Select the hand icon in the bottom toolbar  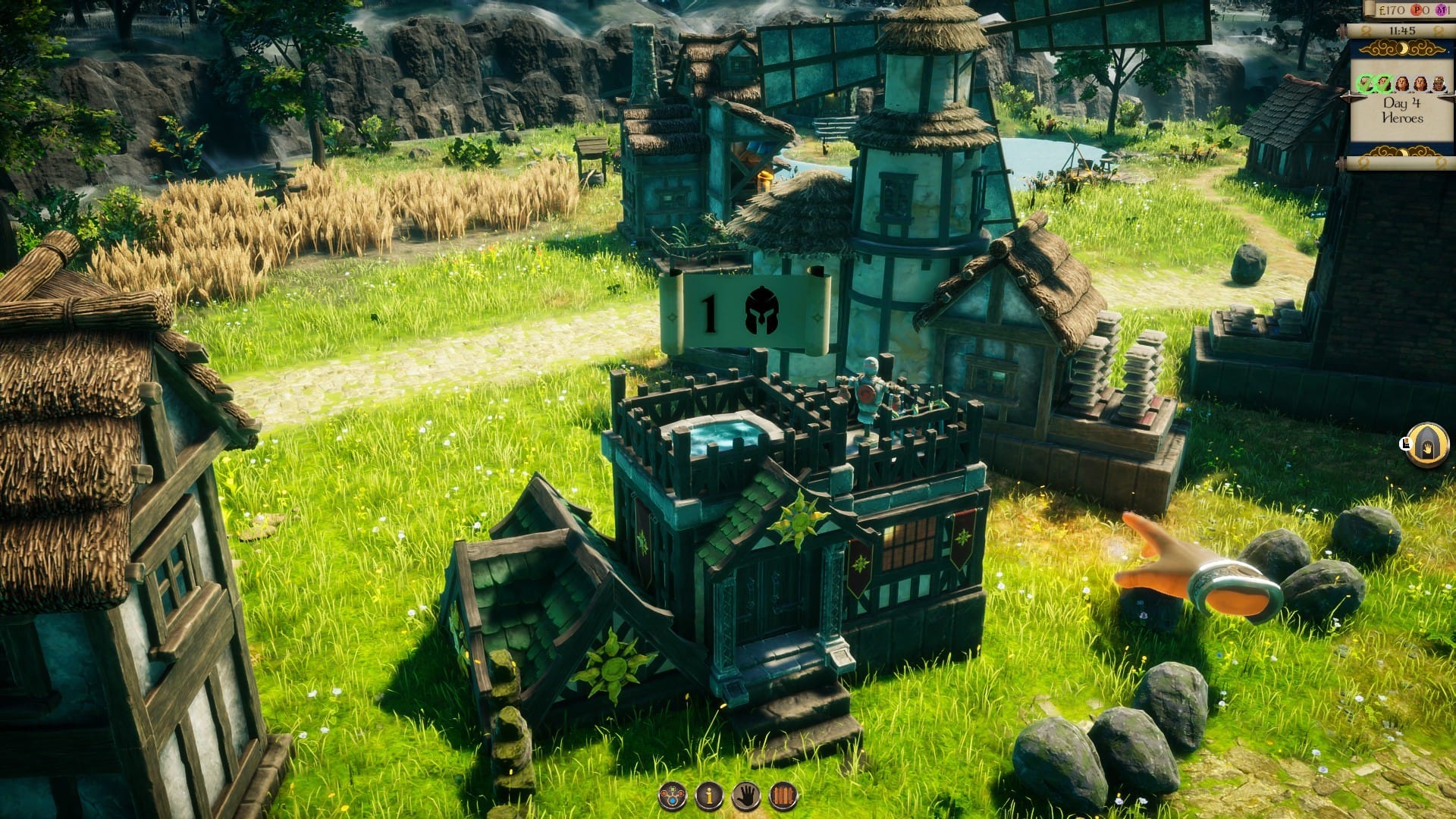click(747, 795)
